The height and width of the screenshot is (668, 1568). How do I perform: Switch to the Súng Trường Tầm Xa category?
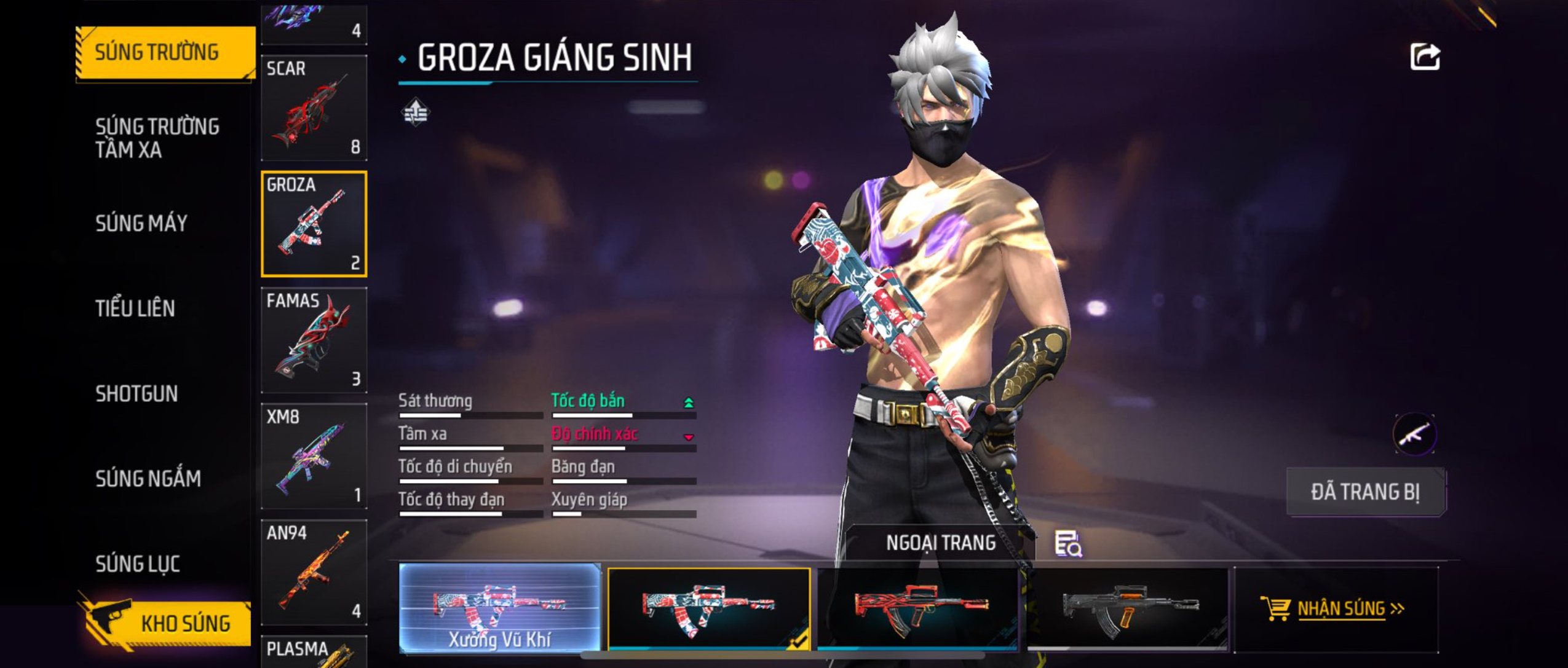157,138
